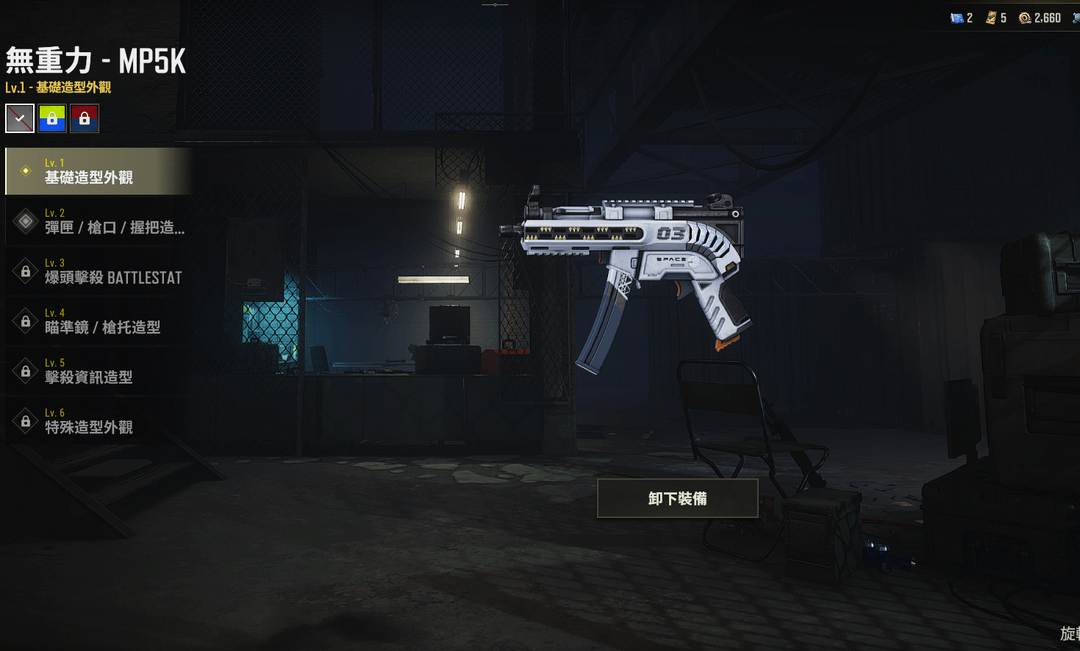Viewport: 1080px width, 651px height.
Task: Choose the Lv. 6 特殊造型外觀 entry
Action: [x=97, y=421]
